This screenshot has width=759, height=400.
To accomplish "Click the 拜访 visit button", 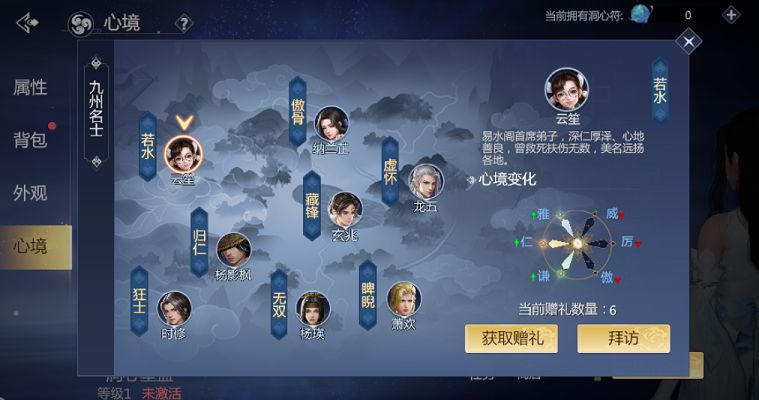I will coord(623,338).
